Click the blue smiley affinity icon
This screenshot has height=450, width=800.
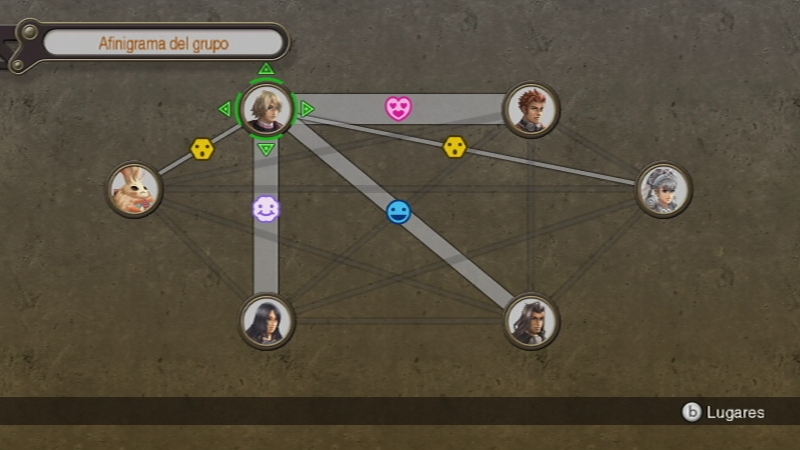click(x=399, y=212)
